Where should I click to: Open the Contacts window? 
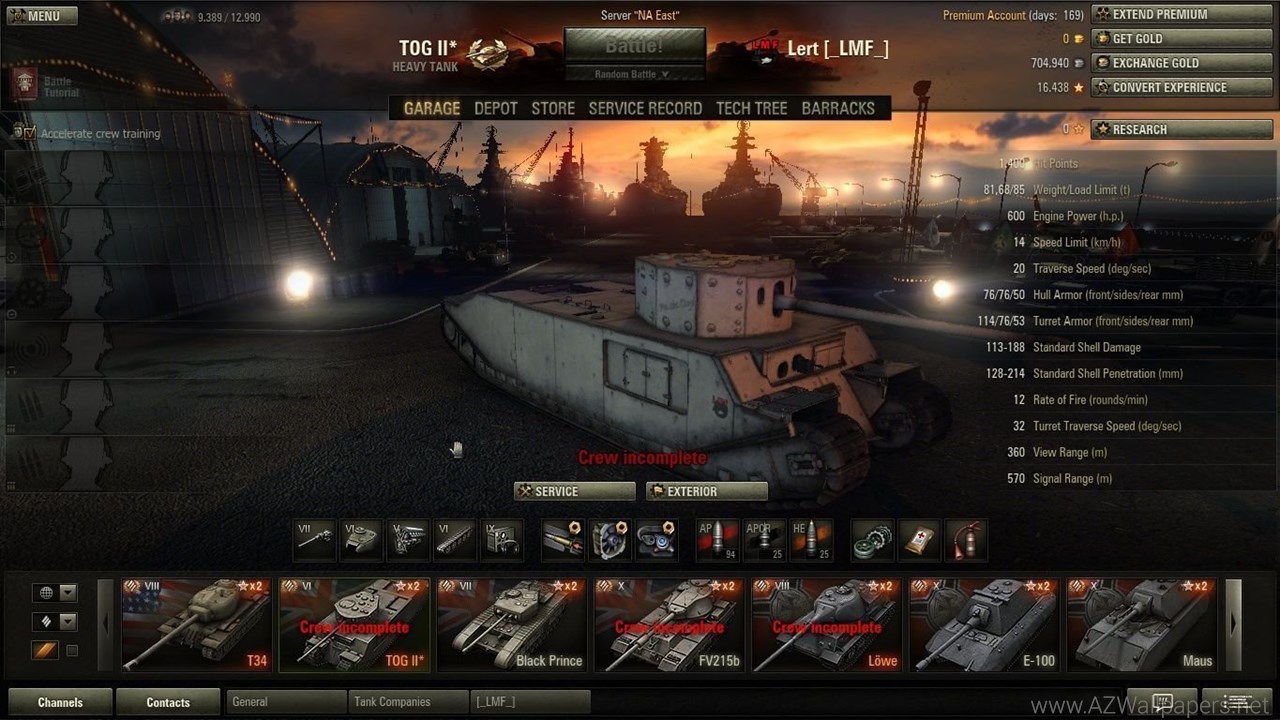coord(168,702)
